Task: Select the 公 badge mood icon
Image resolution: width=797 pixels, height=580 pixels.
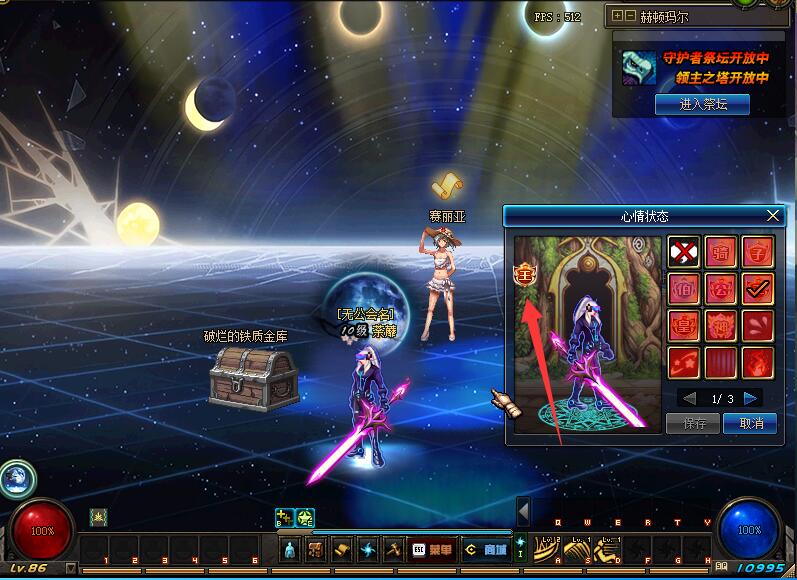Action: (x=721, y=289)
